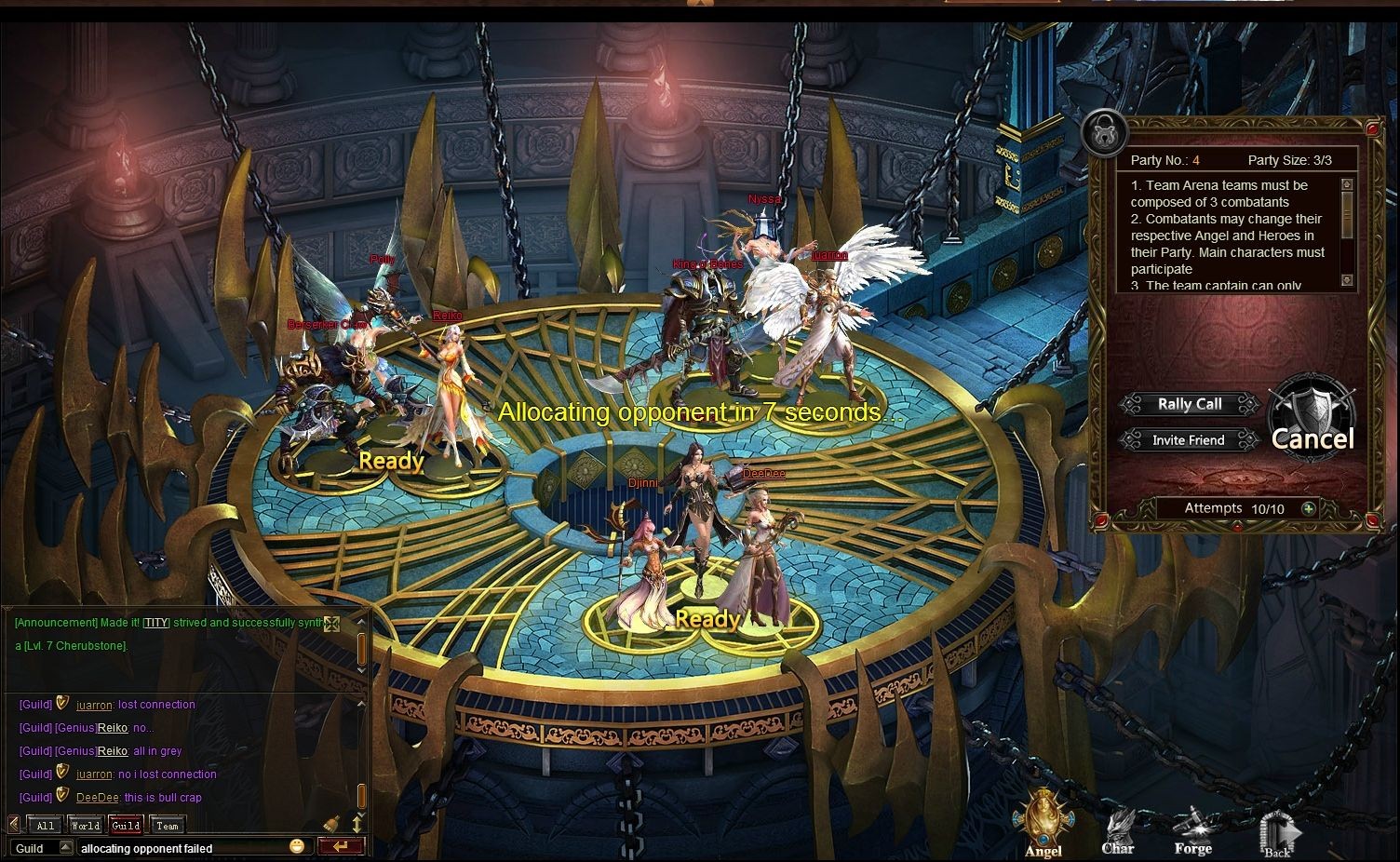Clear the chat log with the broom icon
This screenshot has width=1400, height=862.
[x=331, y=824]
